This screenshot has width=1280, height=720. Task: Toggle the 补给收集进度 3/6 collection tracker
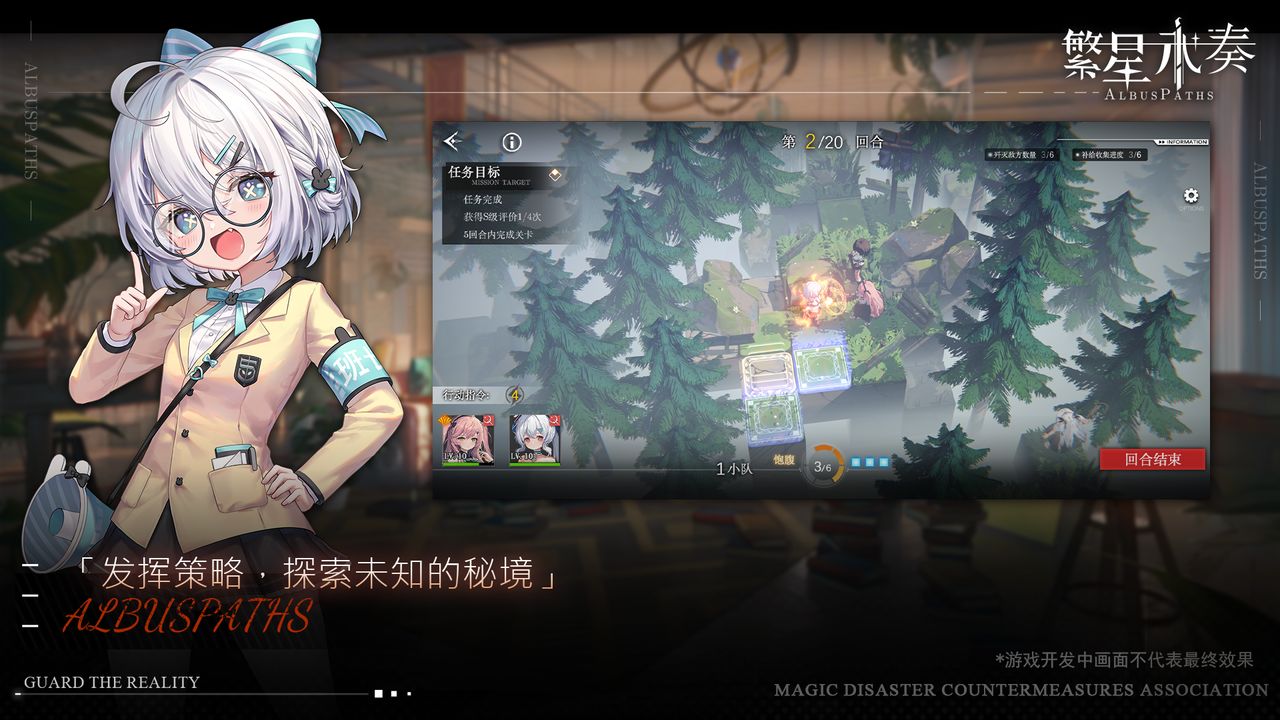tap(1110, 154)
